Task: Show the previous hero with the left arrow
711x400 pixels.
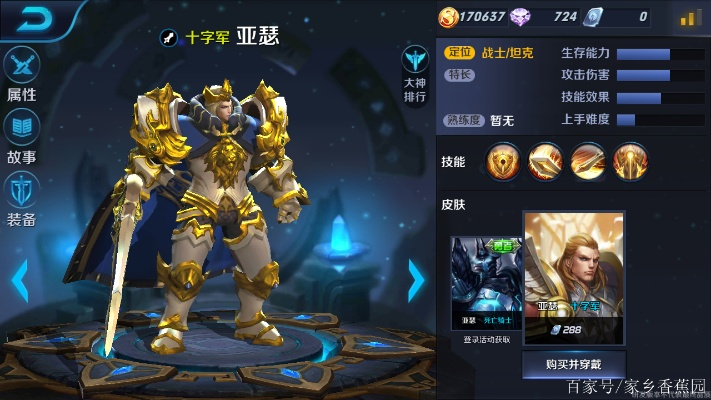Action: point(19,281)
